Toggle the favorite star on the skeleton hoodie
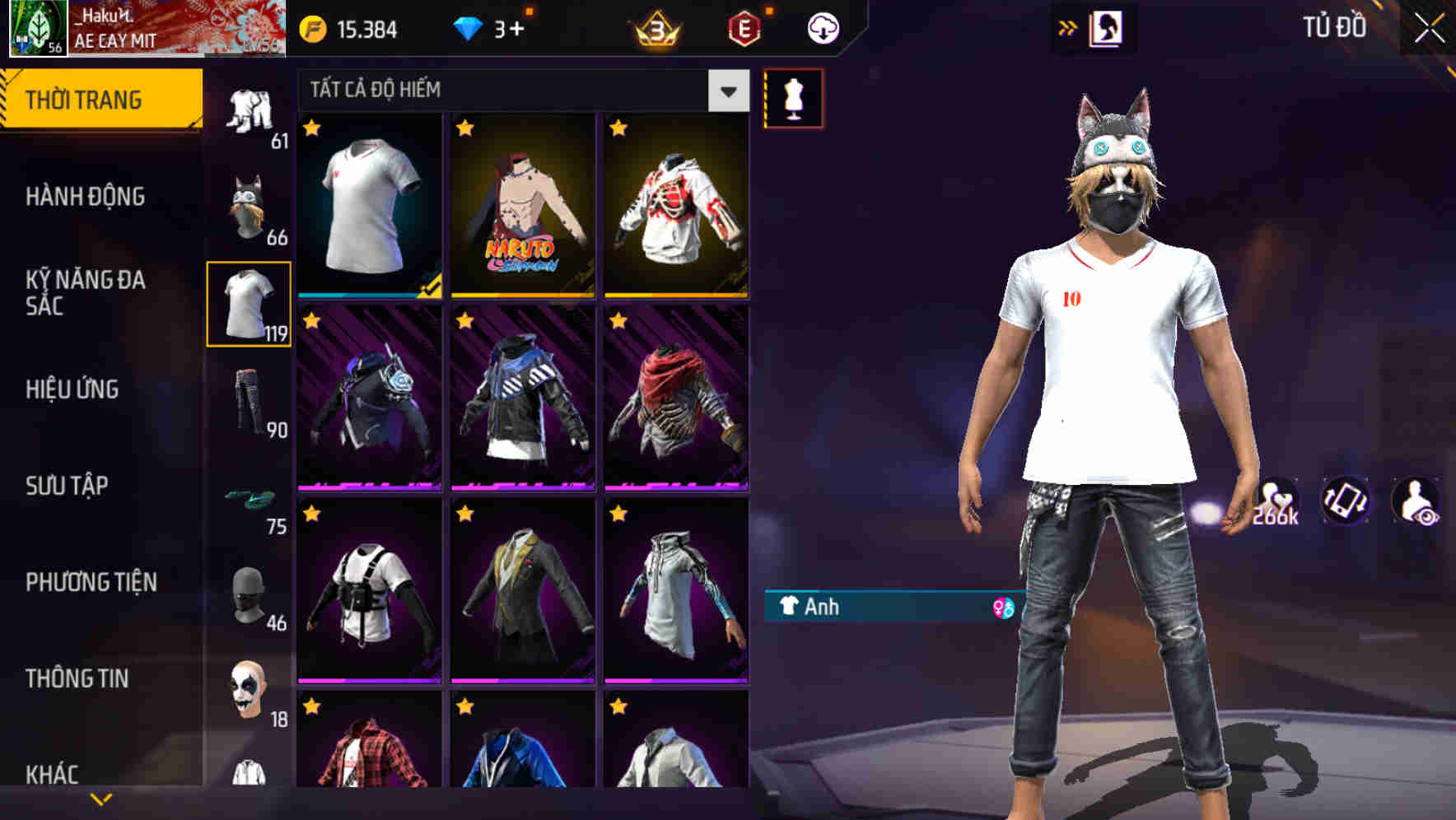 (x=616, y=128)
